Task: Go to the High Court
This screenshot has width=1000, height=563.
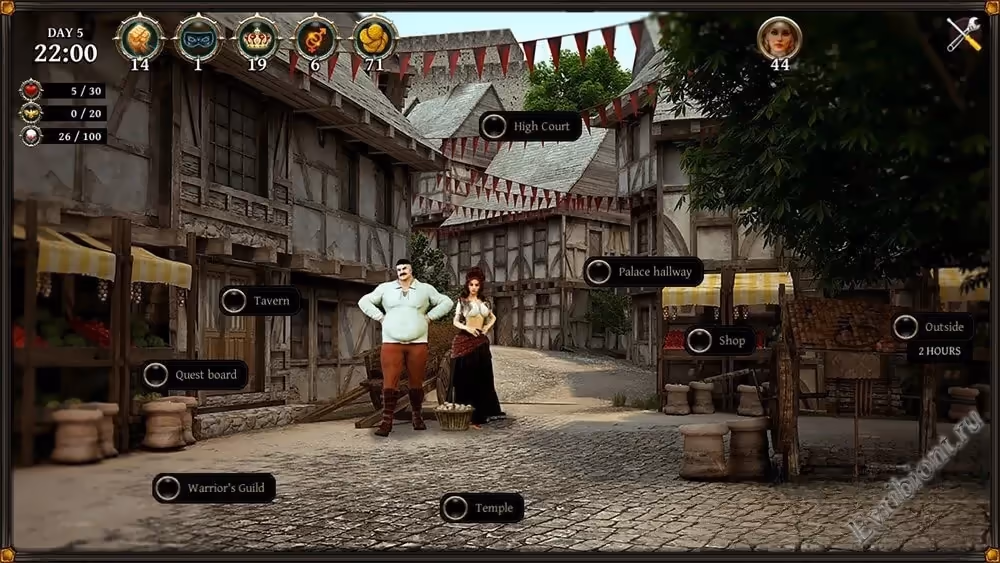Action: 531,127
